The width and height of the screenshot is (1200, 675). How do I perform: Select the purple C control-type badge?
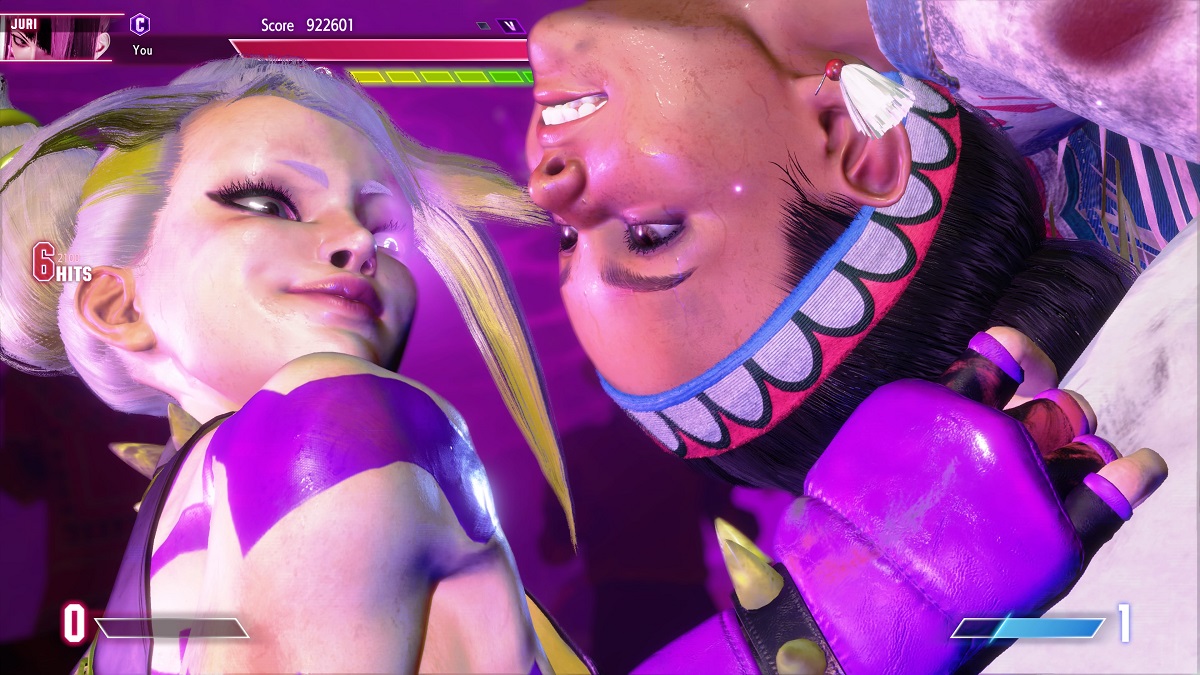141,24
